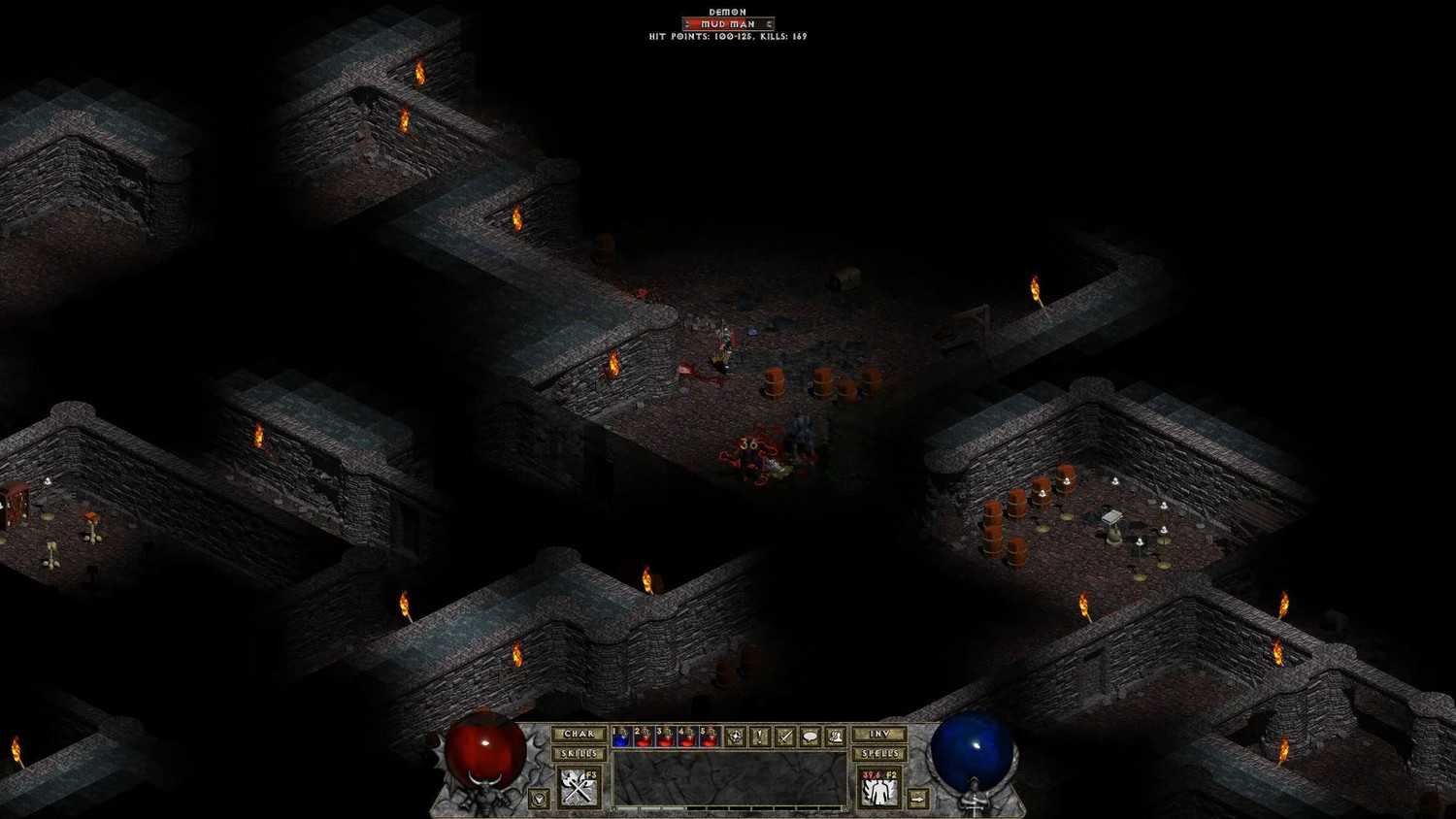
Task: Click the round down-arrow button
Action: pos(539,799)
